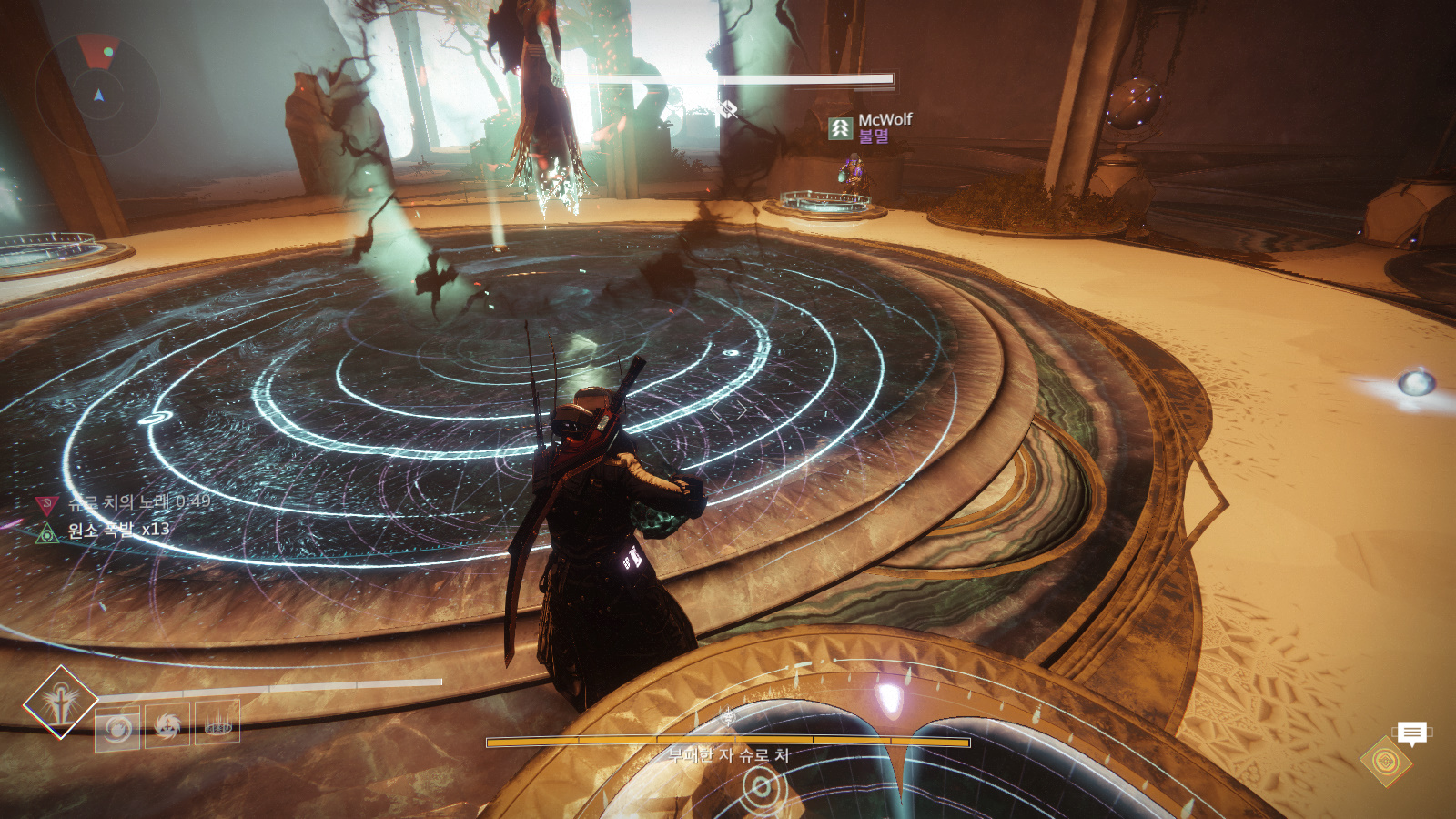
Task: Use the swirling flame grenade ability
Action: tap(117, 728)
